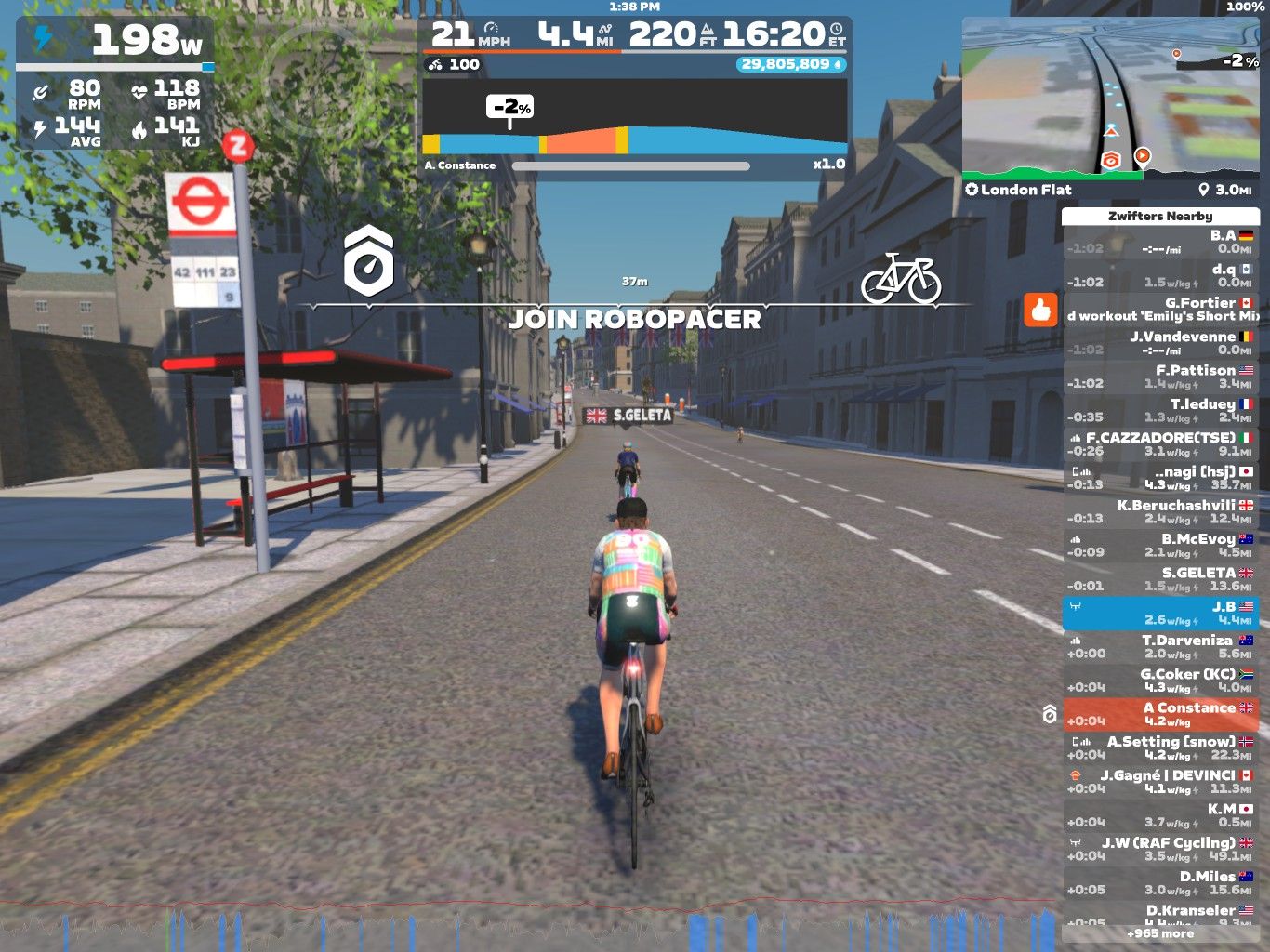Select A Constance pacer row in rider list
The image size is (1270, 952).
1160,714
